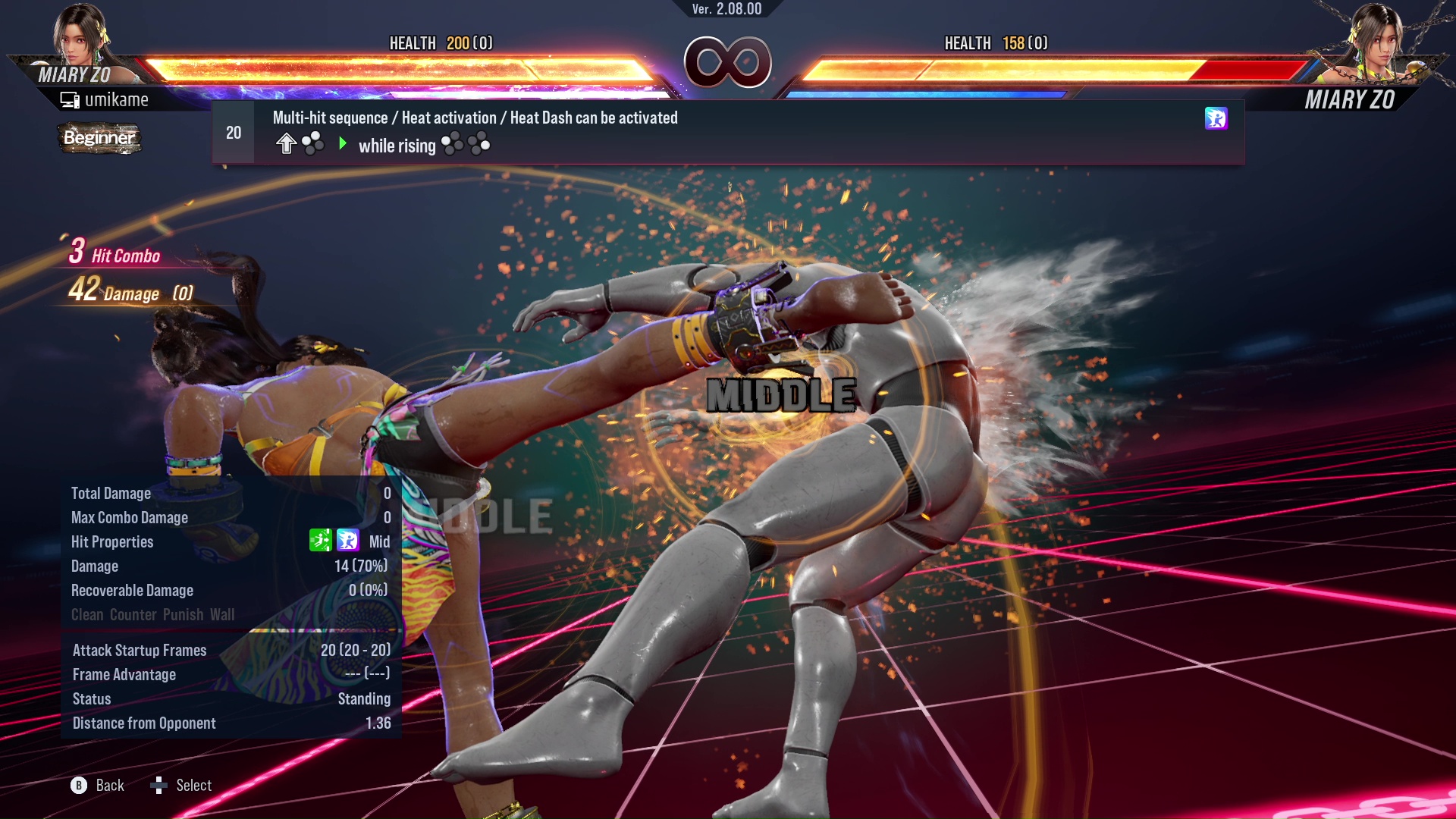
Task: Click sample combo number 20
Action: (234, 132)
